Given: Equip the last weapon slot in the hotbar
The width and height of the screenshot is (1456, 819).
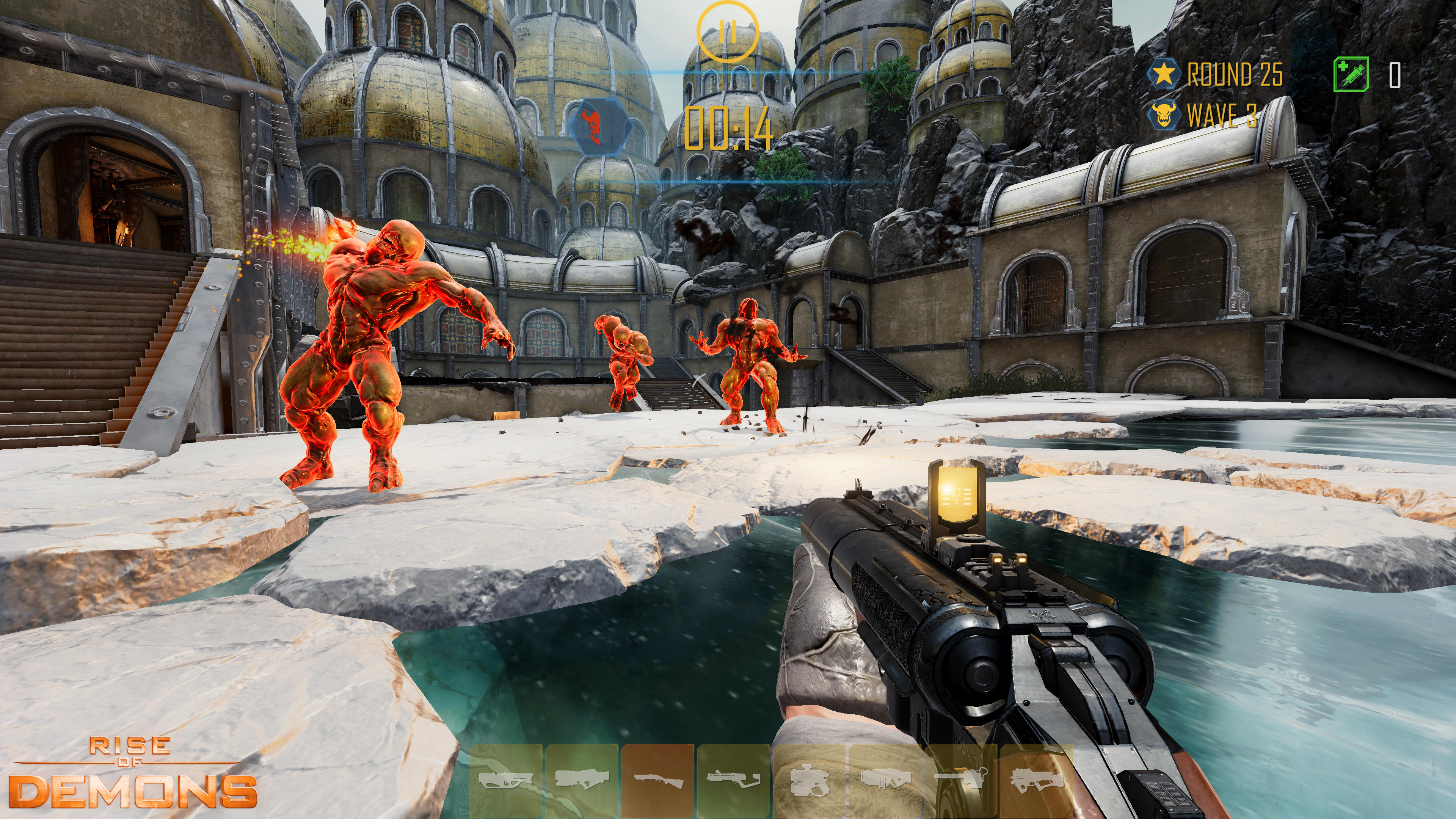Looking at the screenshot, I should coord(1036,781).
